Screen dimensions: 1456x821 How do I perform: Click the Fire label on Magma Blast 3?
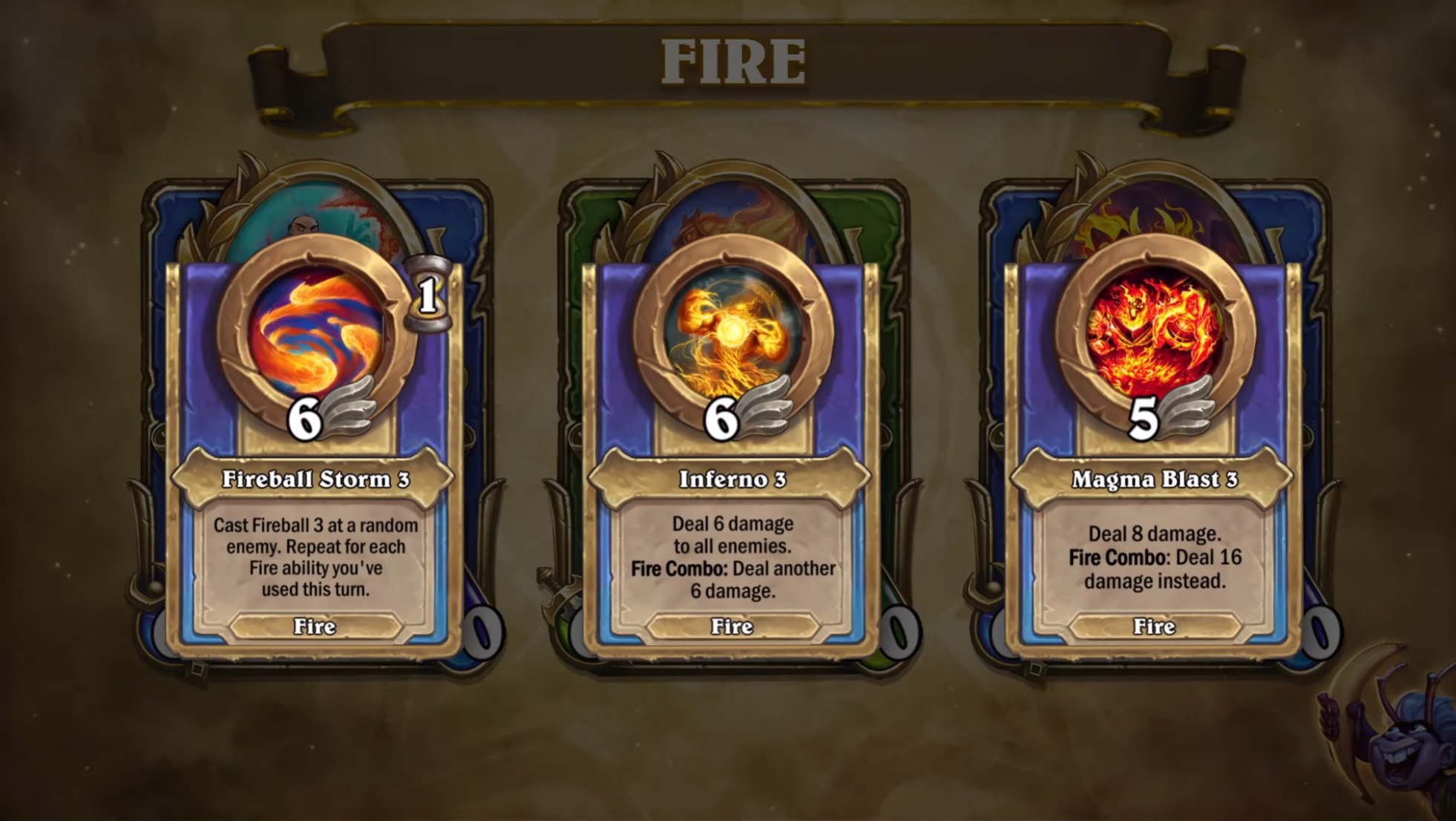[1153, 627]
